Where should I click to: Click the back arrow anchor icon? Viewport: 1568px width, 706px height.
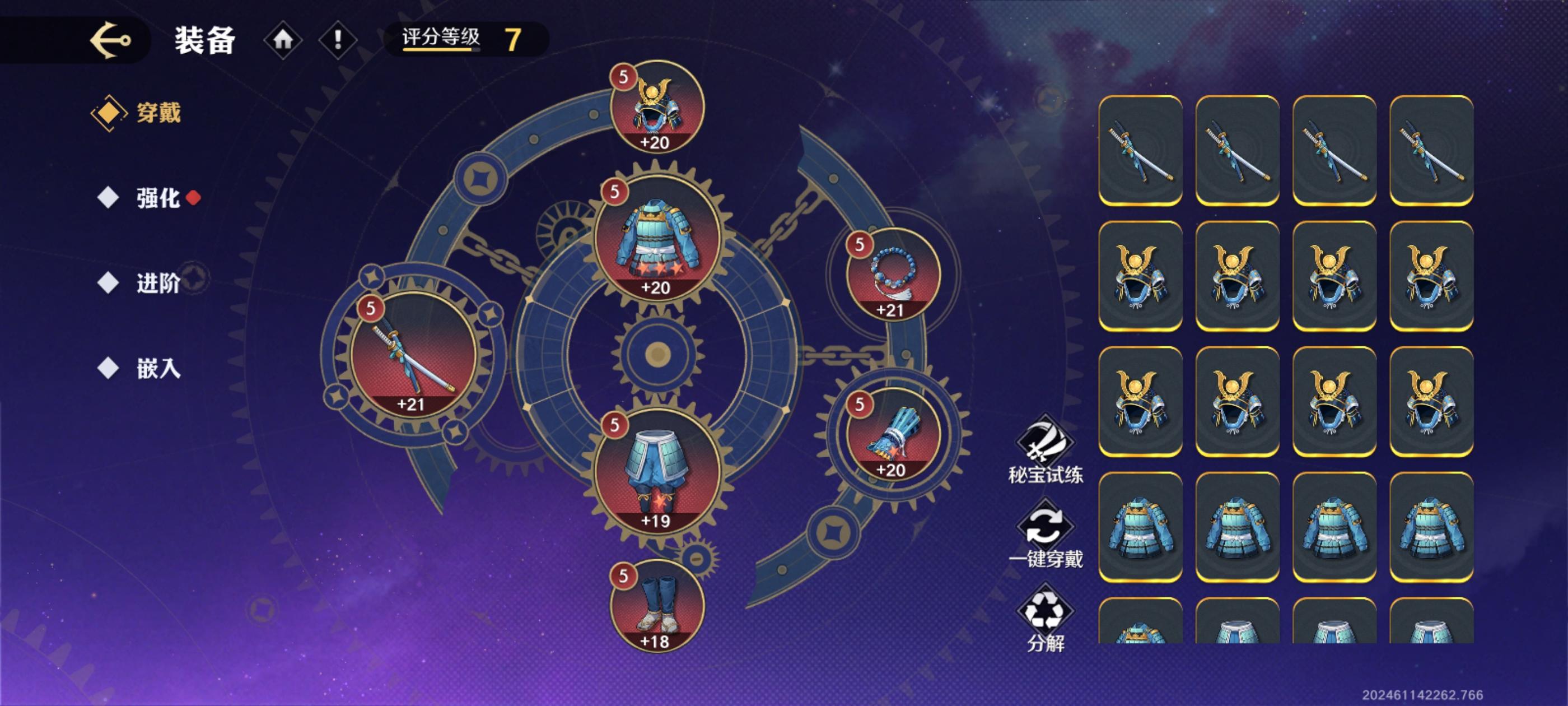(x=113, y=40)
